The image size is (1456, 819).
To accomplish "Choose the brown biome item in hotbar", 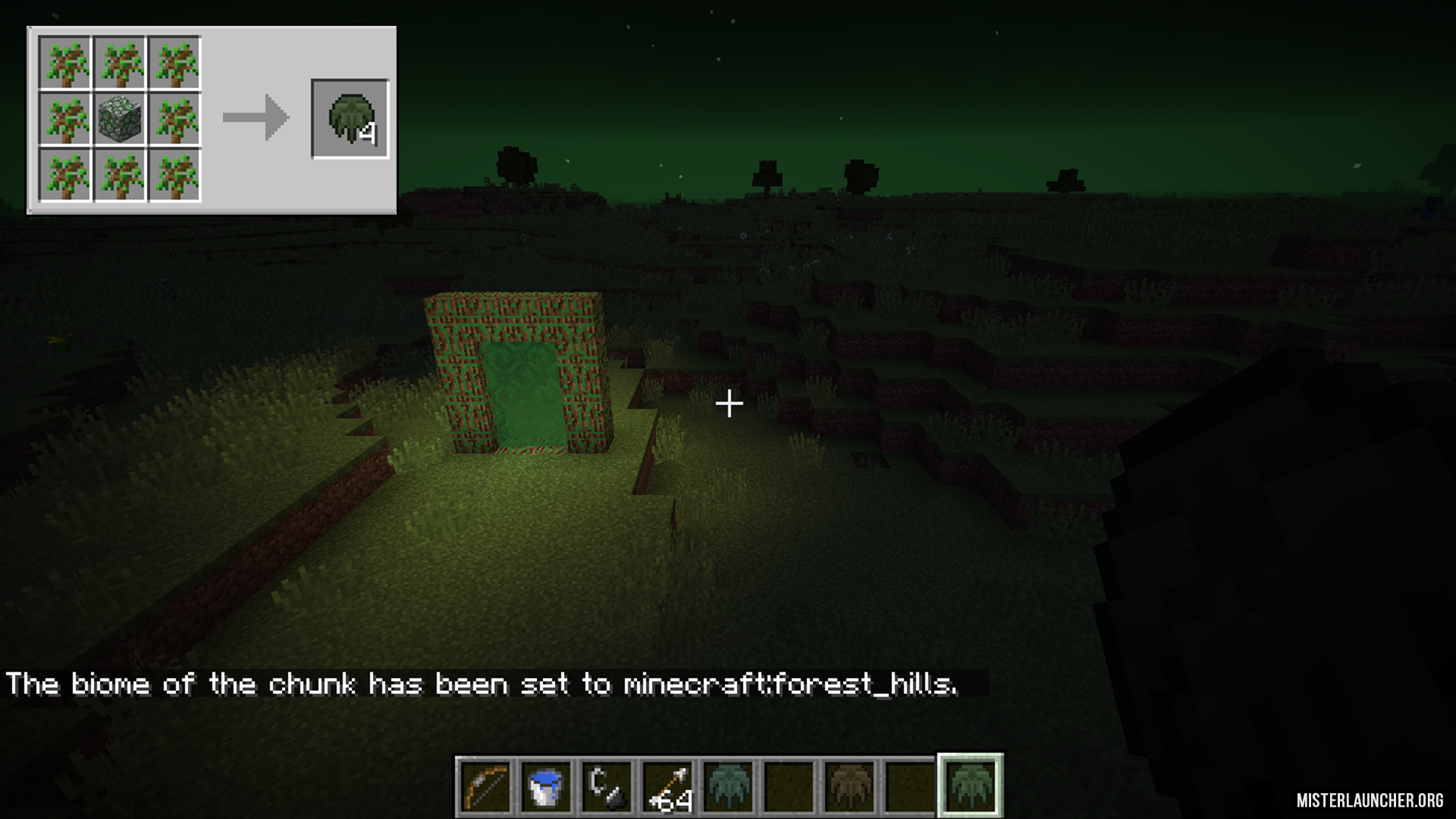I will [x=849, y=786].
